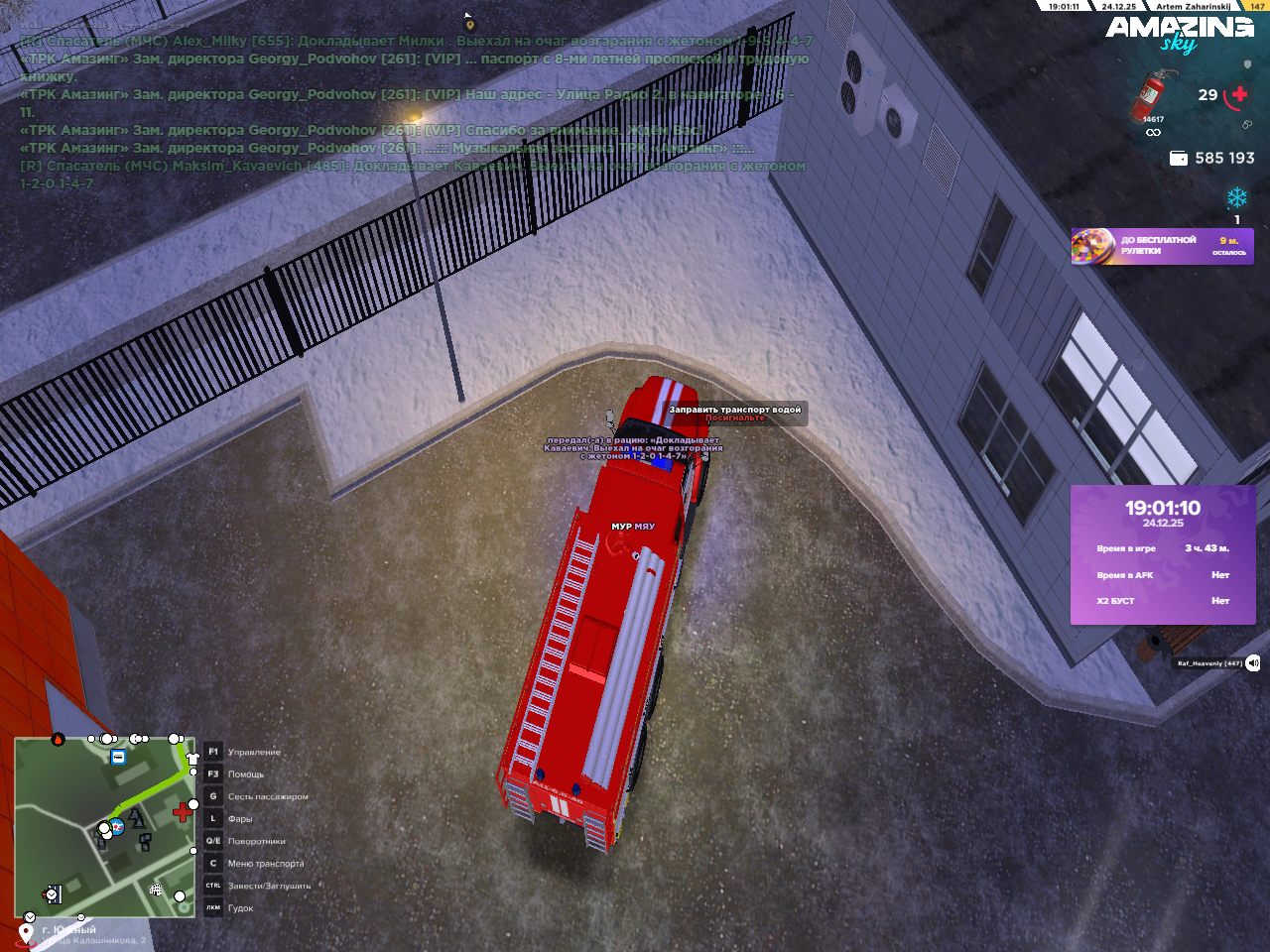Click the blue emergency station minimap marker
1270x952 pixels.
coord(117,826)
